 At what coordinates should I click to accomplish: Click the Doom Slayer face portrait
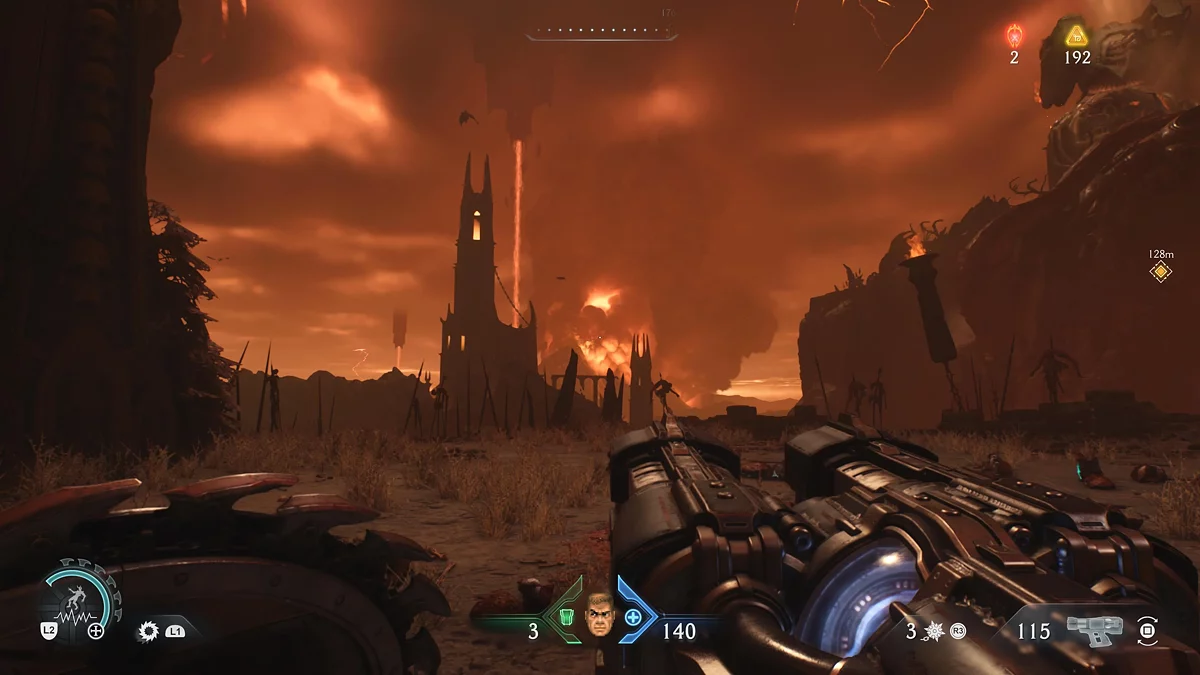pyautogui.click(x=599, y=612)
